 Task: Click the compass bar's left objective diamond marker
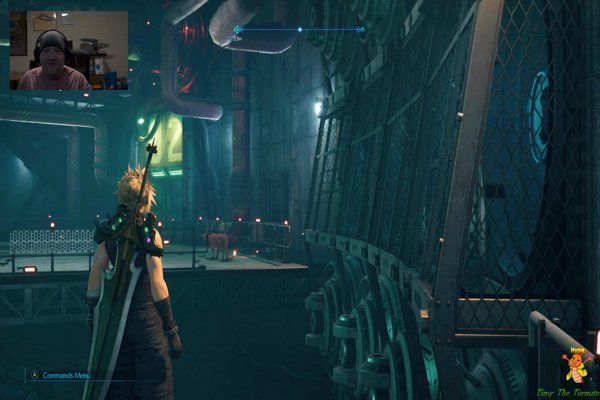[x=238, y=30]
